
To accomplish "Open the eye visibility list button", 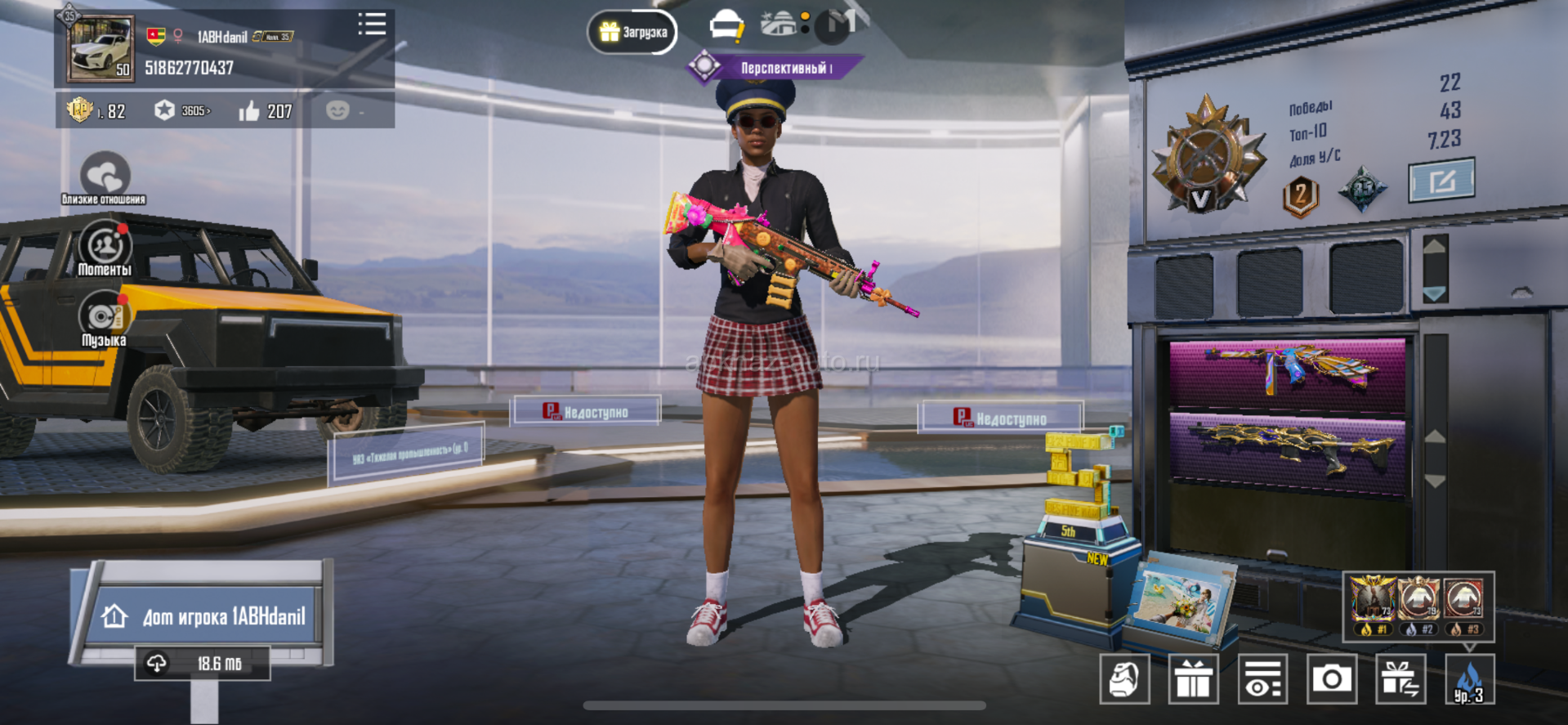I will click(x=1262, y=678).
